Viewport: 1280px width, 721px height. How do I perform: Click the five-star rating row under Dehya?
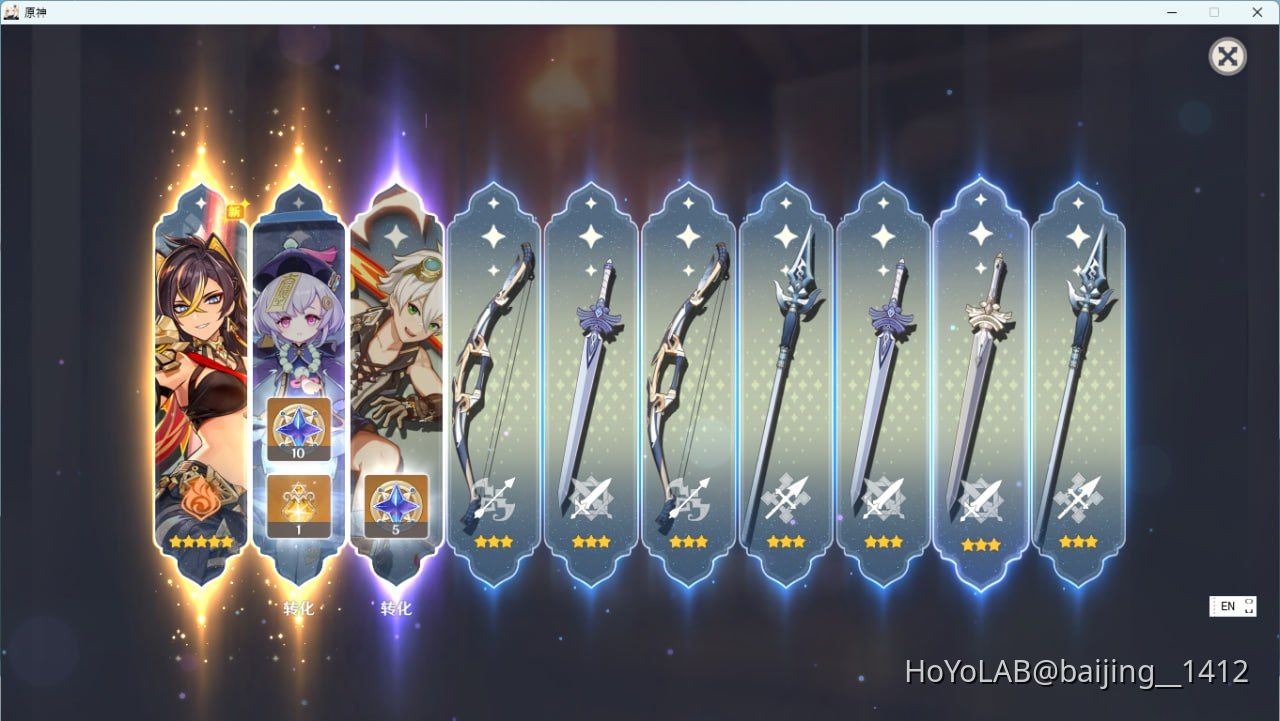tap(200, 541)
